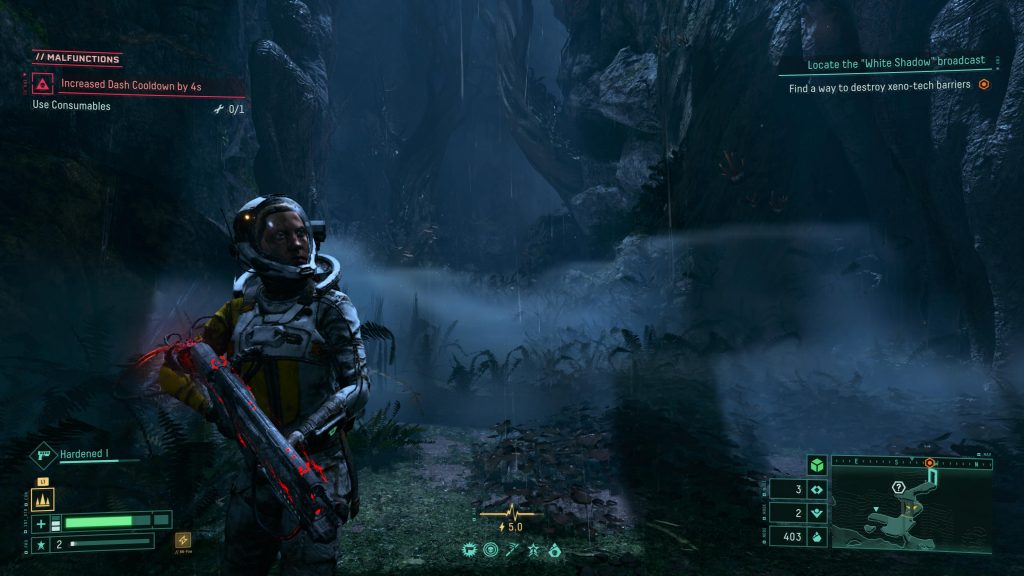The width and height of the screenshot is (1024, 576).
Task: Select the star proficiency level icon
Action: 41,544
